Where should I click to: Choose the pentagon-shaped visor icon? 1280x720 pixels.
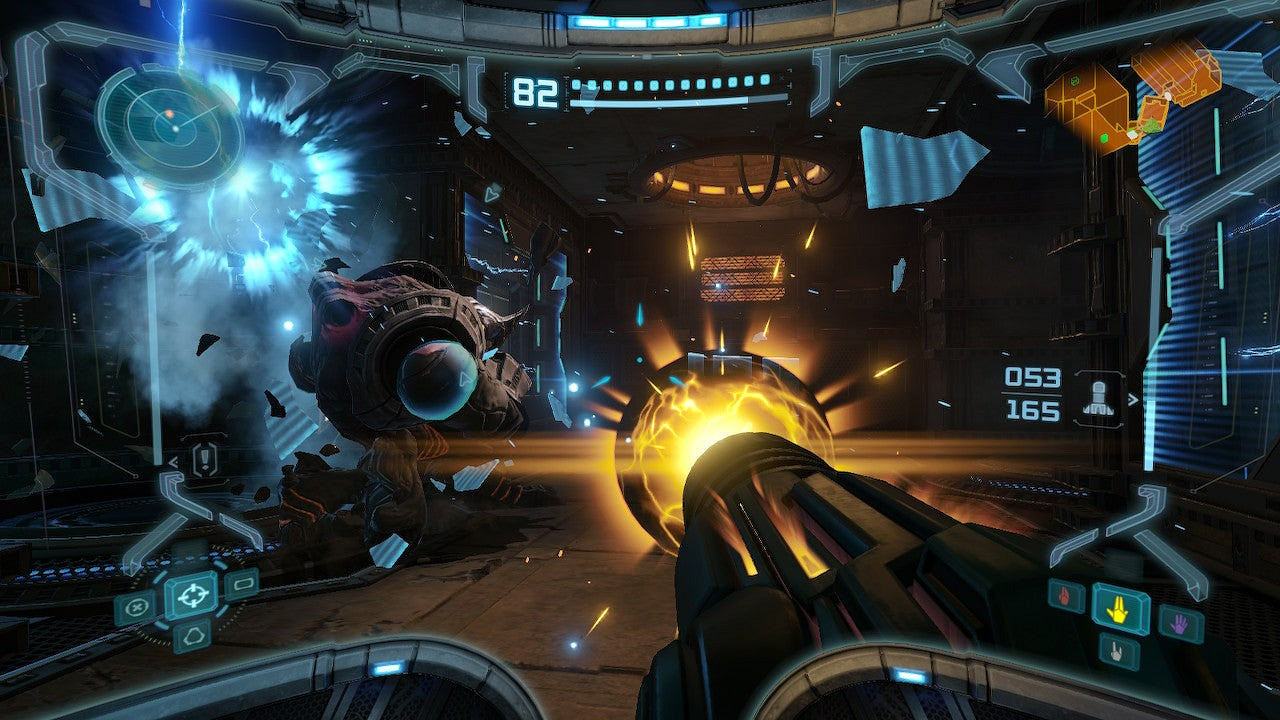191,636
